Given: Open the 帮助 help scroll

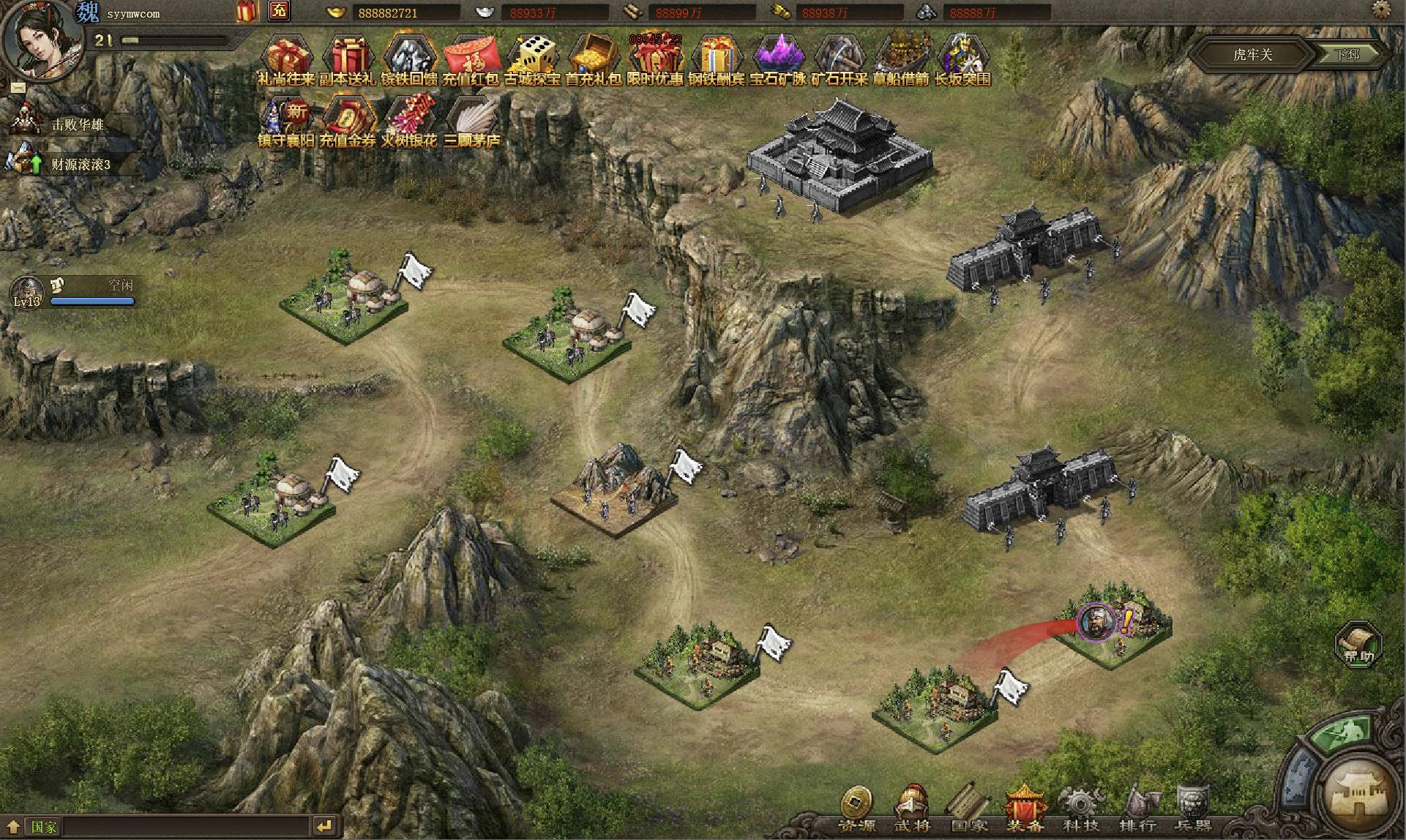Looking at the screenshot, I should [1358, 645].
